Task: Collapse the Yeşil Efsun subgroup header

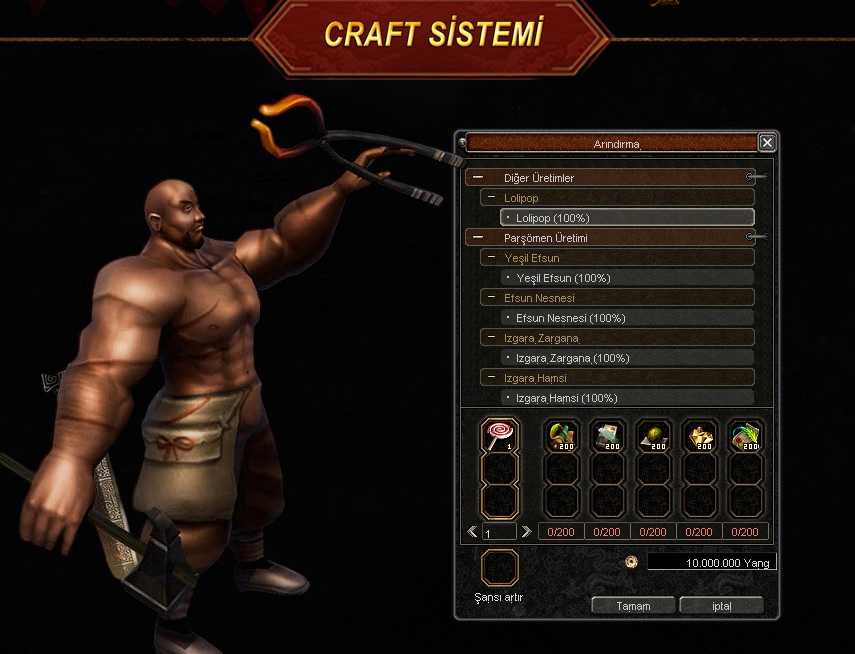Action: [x=491, y=258]
